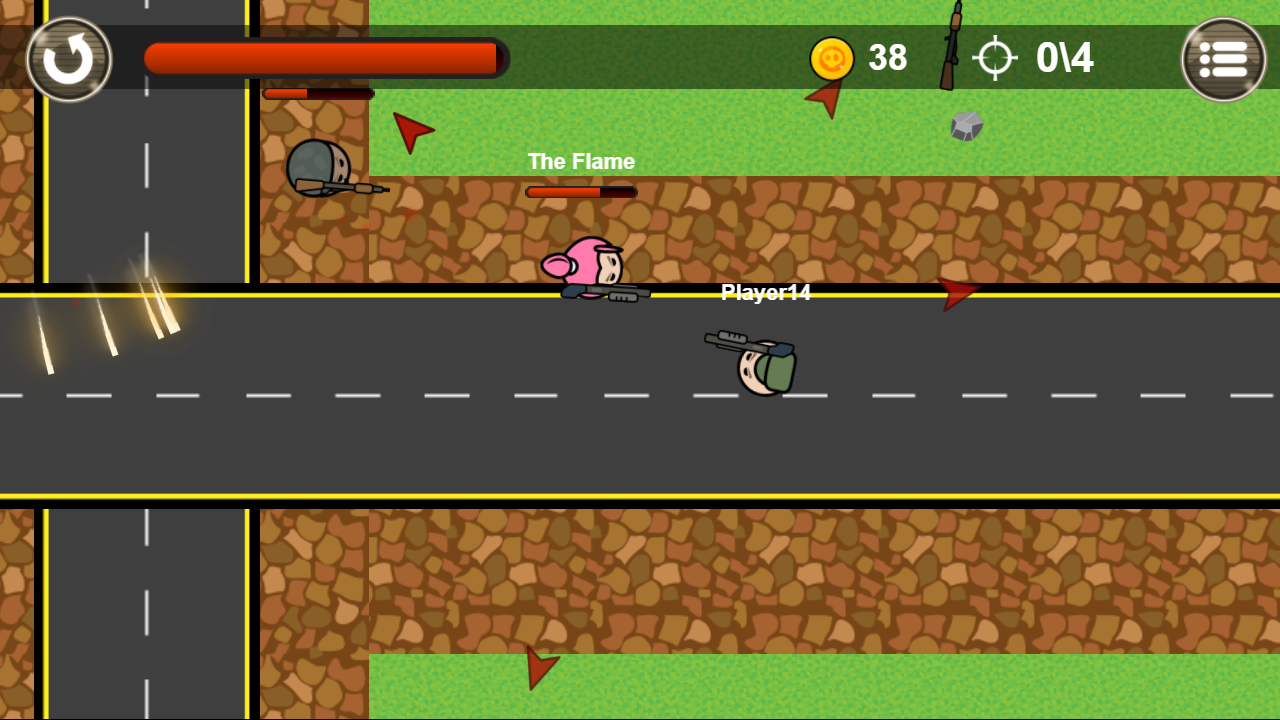
Task: Click the small enemy health bar above The Flame
Action: pos(580,190)
